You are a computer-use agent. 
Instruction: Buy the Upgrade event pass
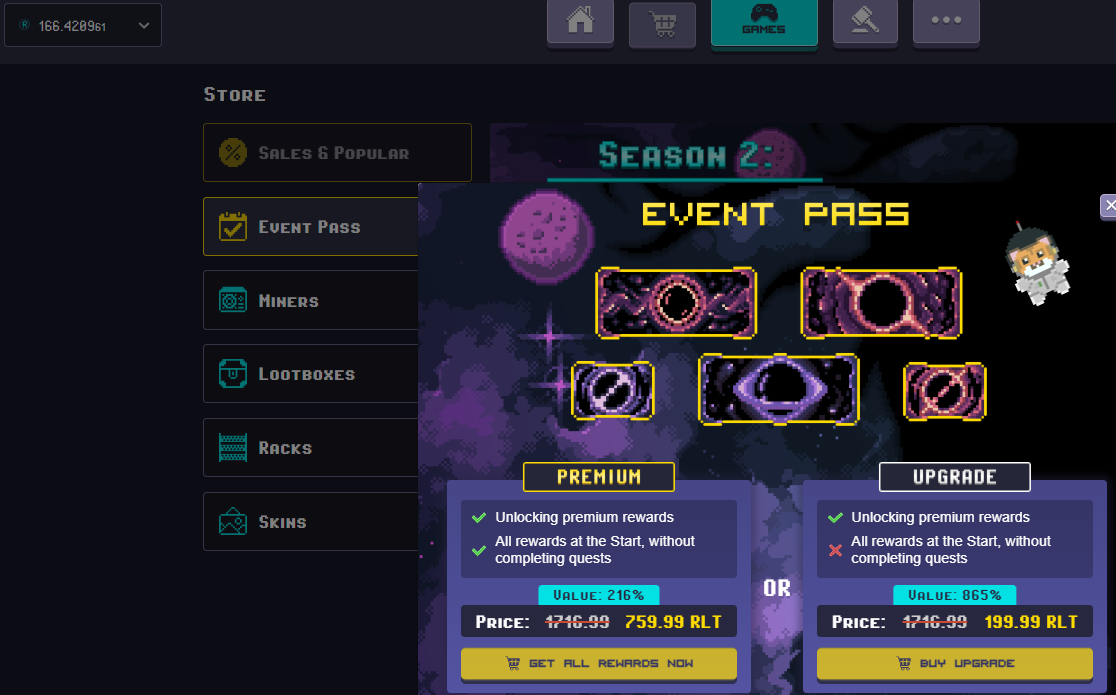tap(955, 663)
